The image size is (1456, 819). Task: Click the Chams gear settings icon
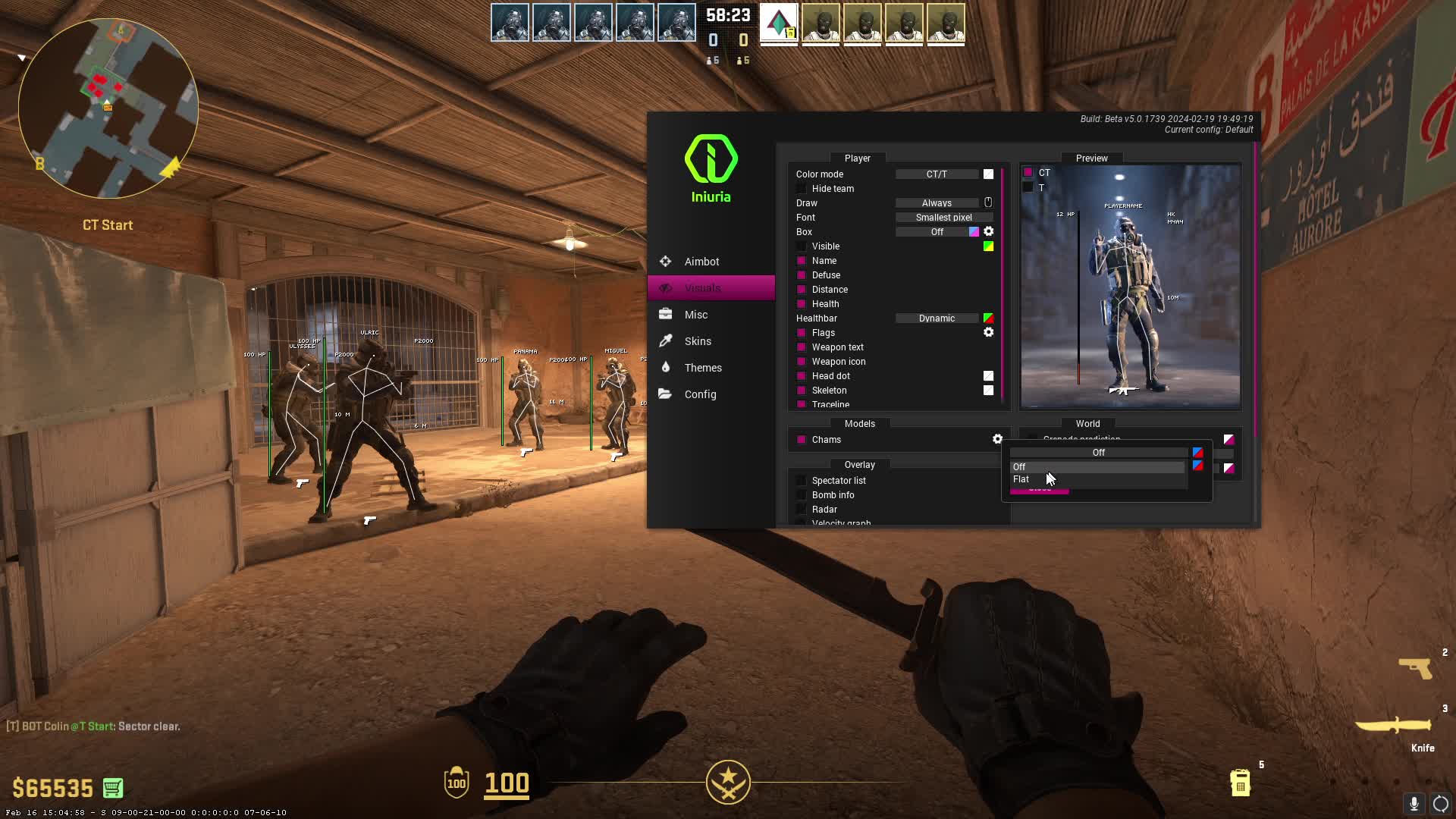pos(997,439)
